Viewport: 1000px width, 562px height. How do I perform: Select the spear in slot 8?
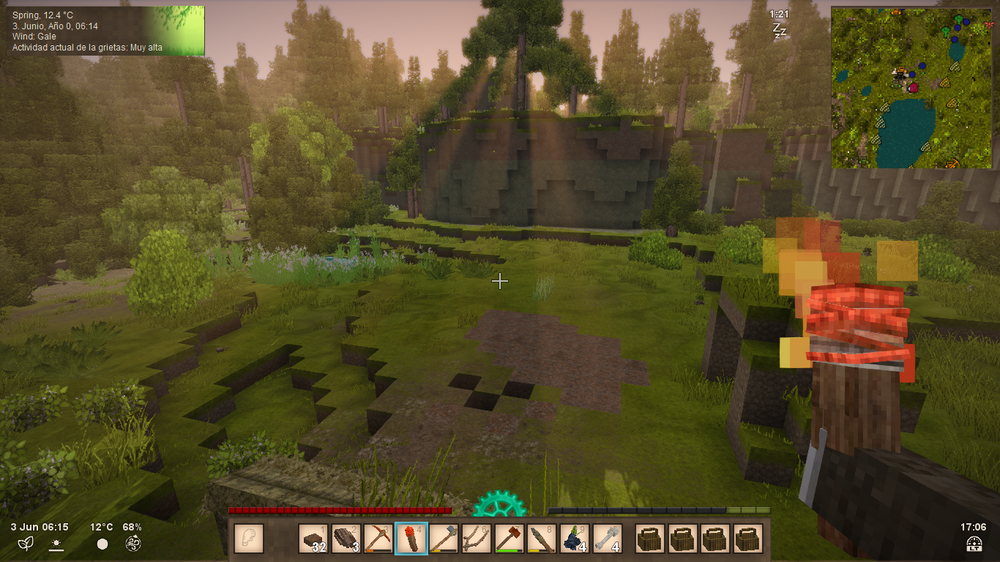point(542,539)
